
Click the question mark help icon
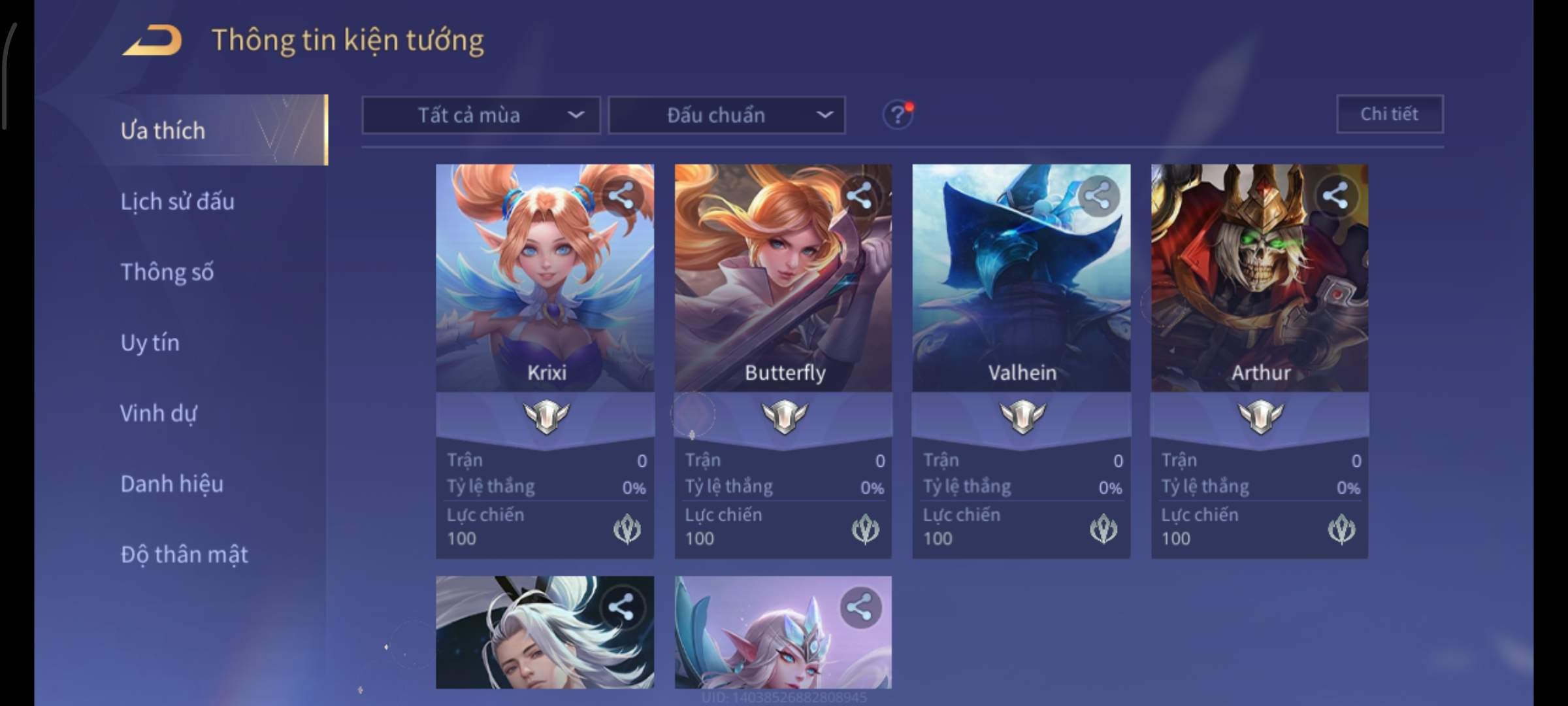(898, 116)
